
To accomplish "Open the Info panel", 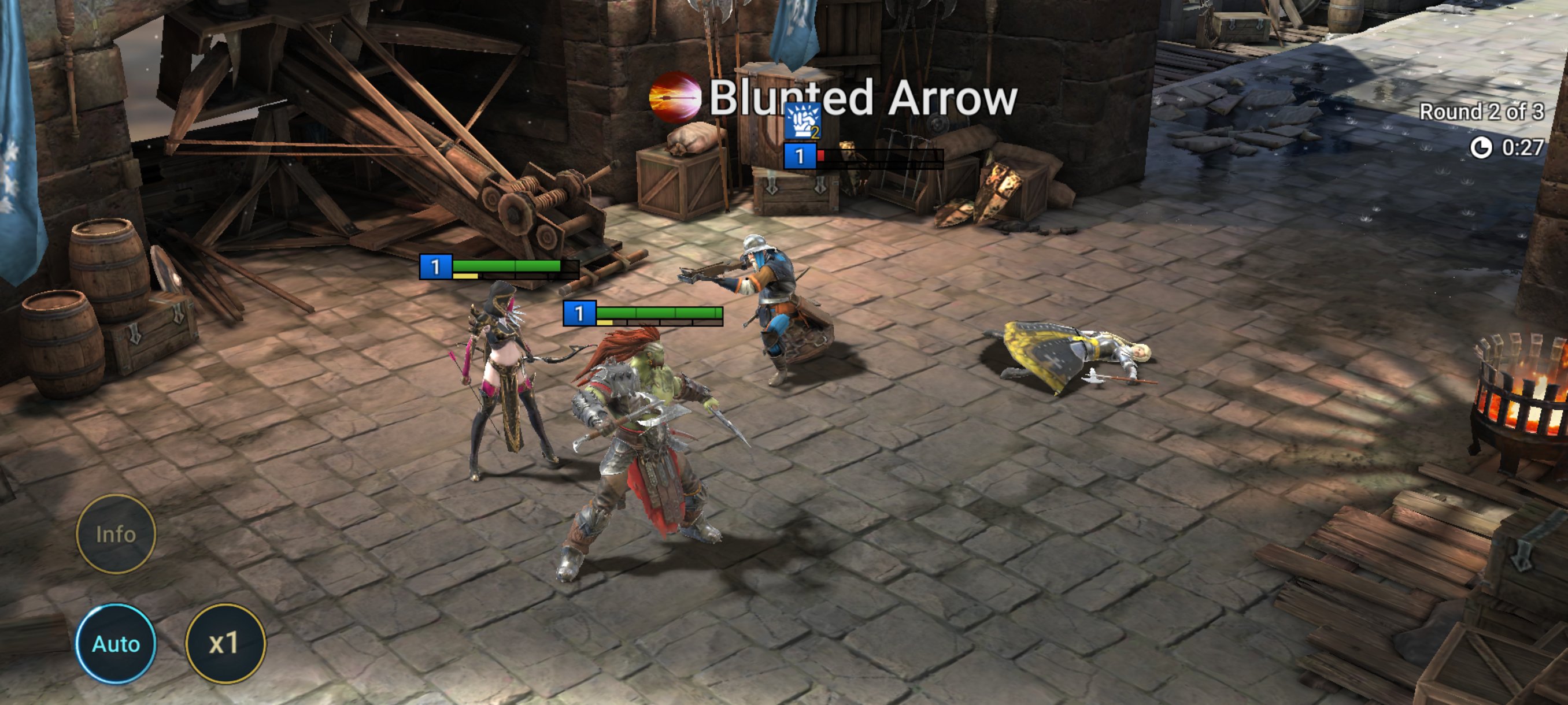I will 116,534.
